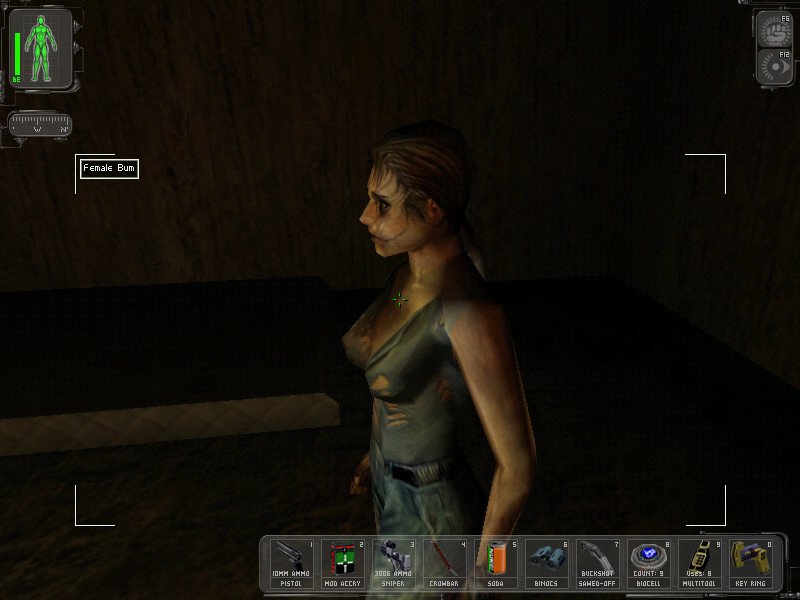Screen dimensions: 800x600
Task: Choose the Mod Accry item slot
Action: (344, 563)
